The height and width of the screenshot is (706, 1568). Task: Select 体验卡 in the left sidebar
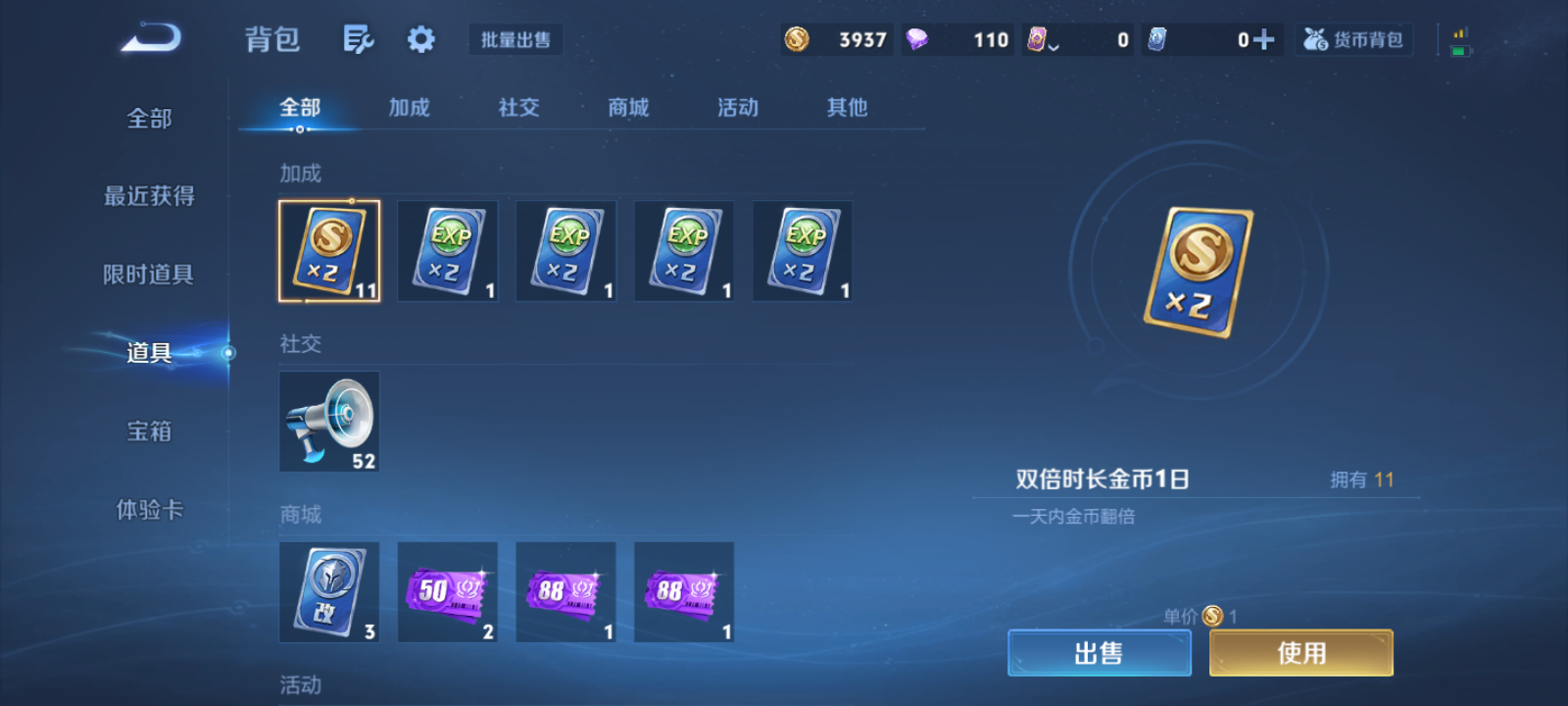(149, 510)
